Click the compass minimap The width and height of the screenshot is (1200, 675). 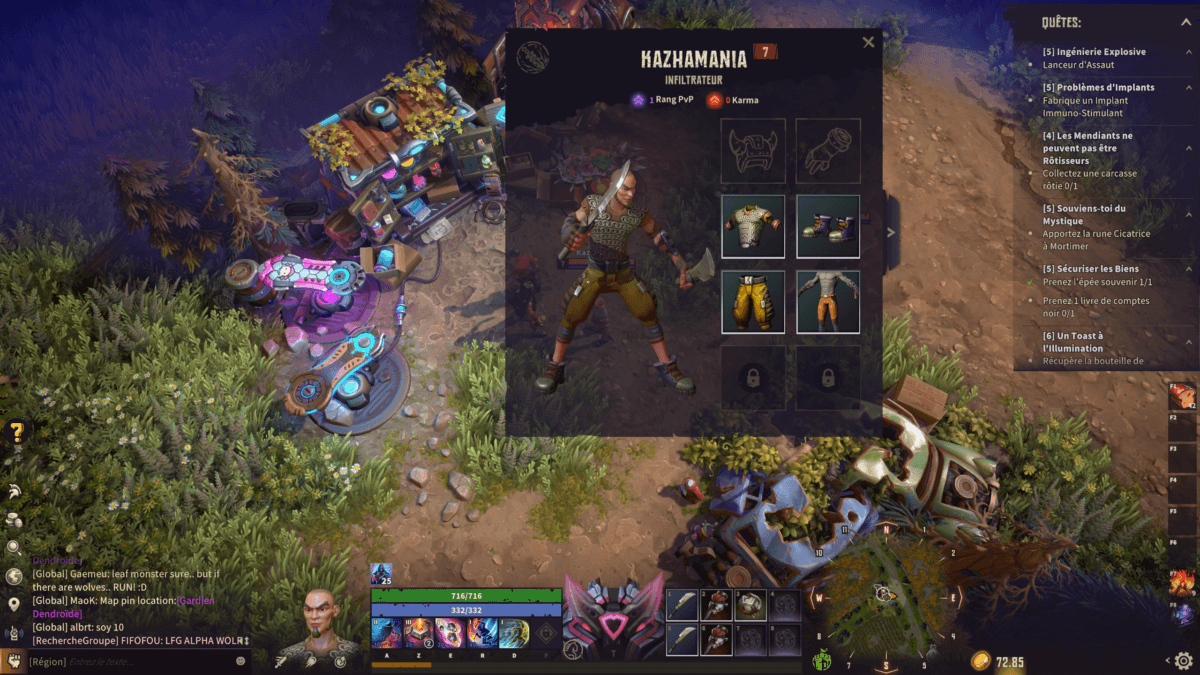pyautogui.click(x=884, y=596)
